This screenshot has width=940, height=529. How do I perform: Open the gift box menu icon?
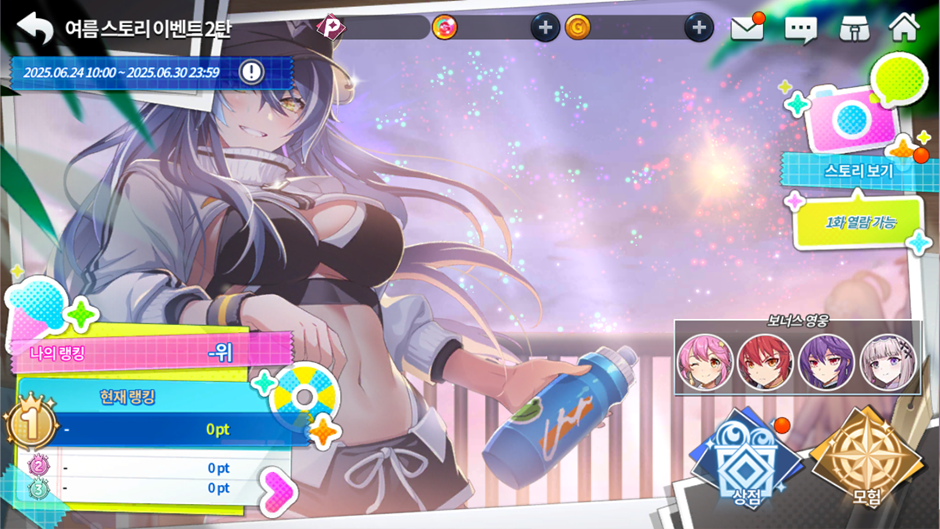pos(851,28)
